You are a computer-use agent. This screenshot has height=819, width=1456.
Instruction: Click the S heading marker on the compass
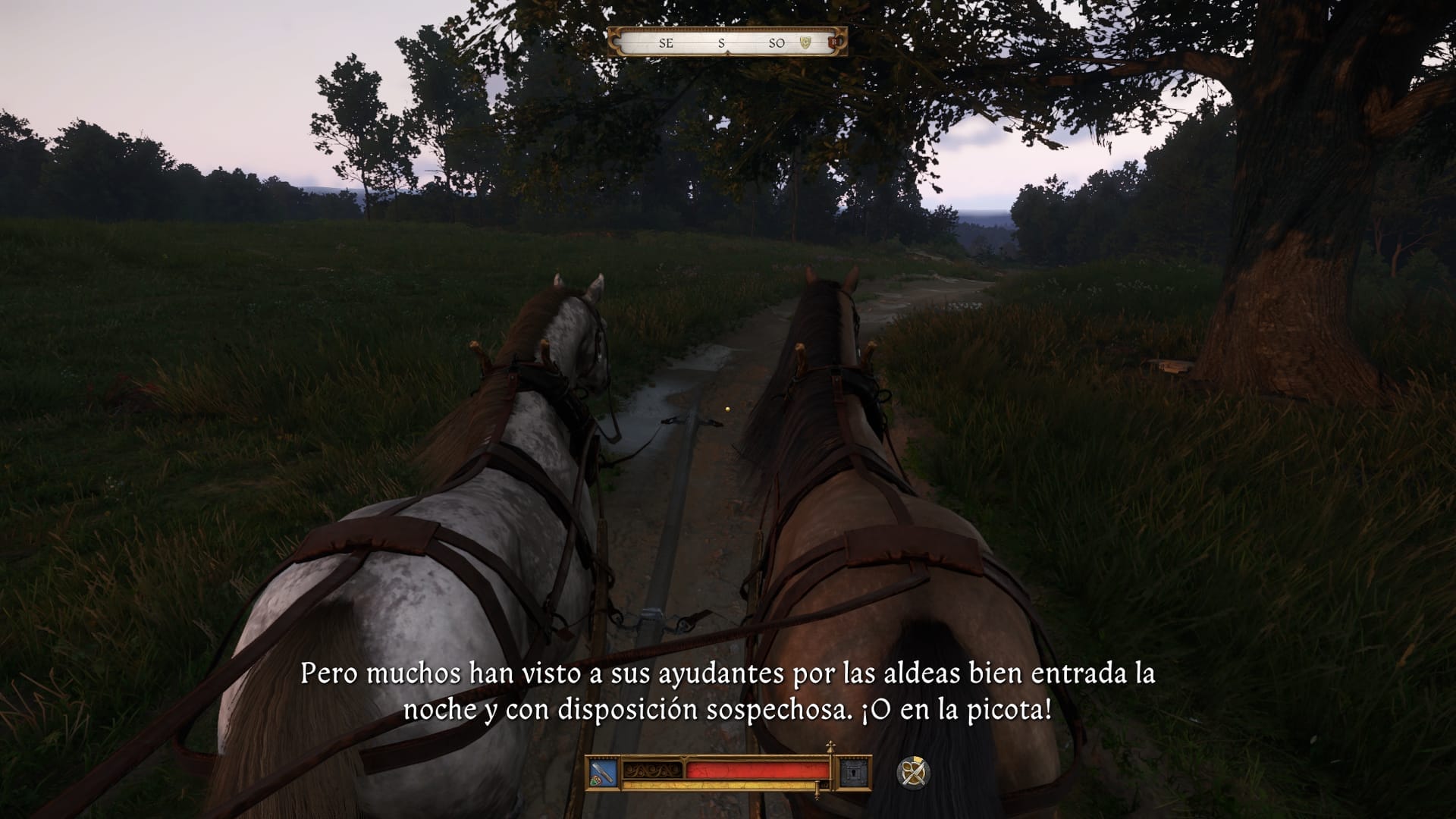click(720, 43)
